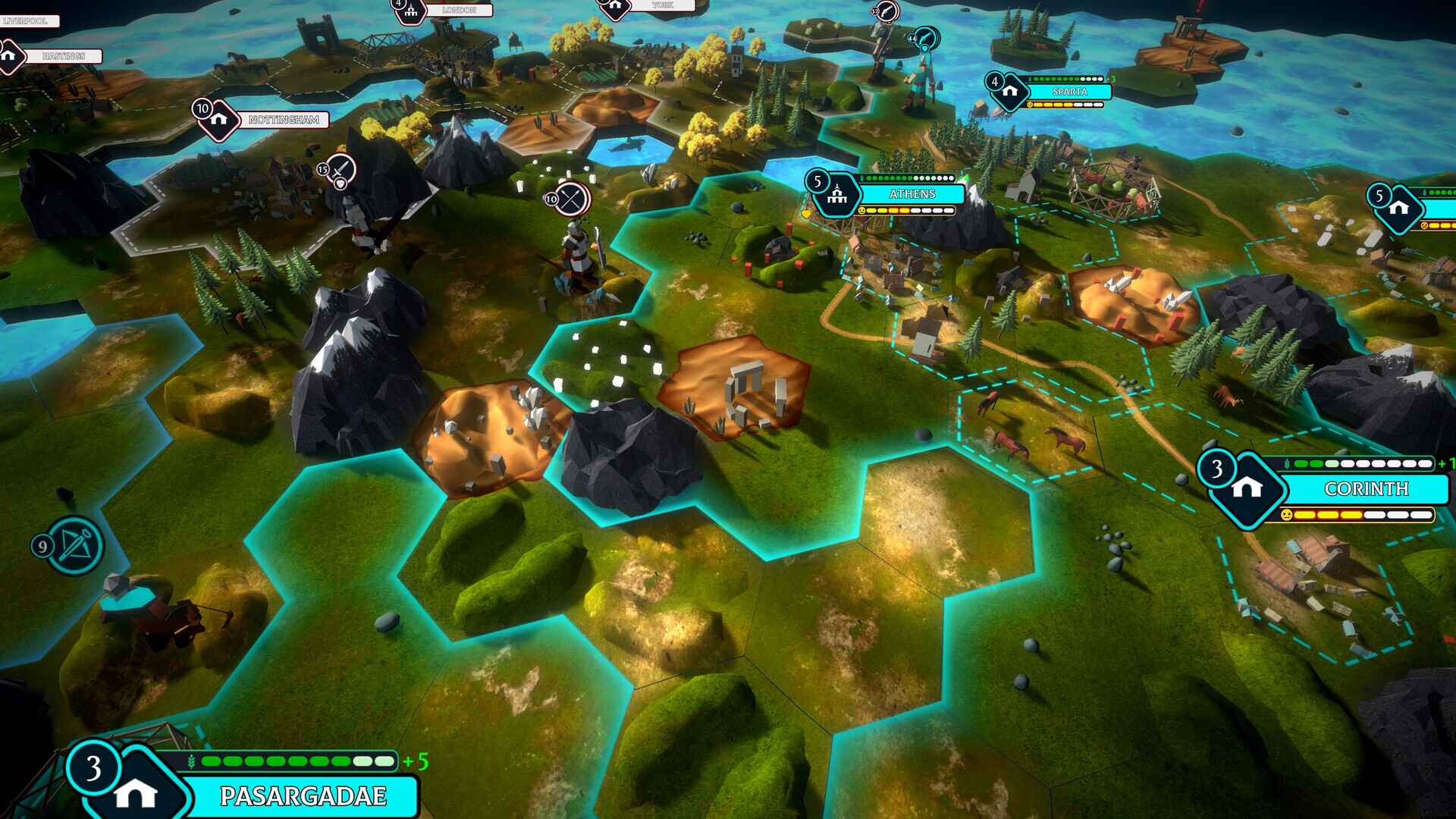
Task: Click the house icon on Sparta's banner
Action: [x=1009, y=89]
